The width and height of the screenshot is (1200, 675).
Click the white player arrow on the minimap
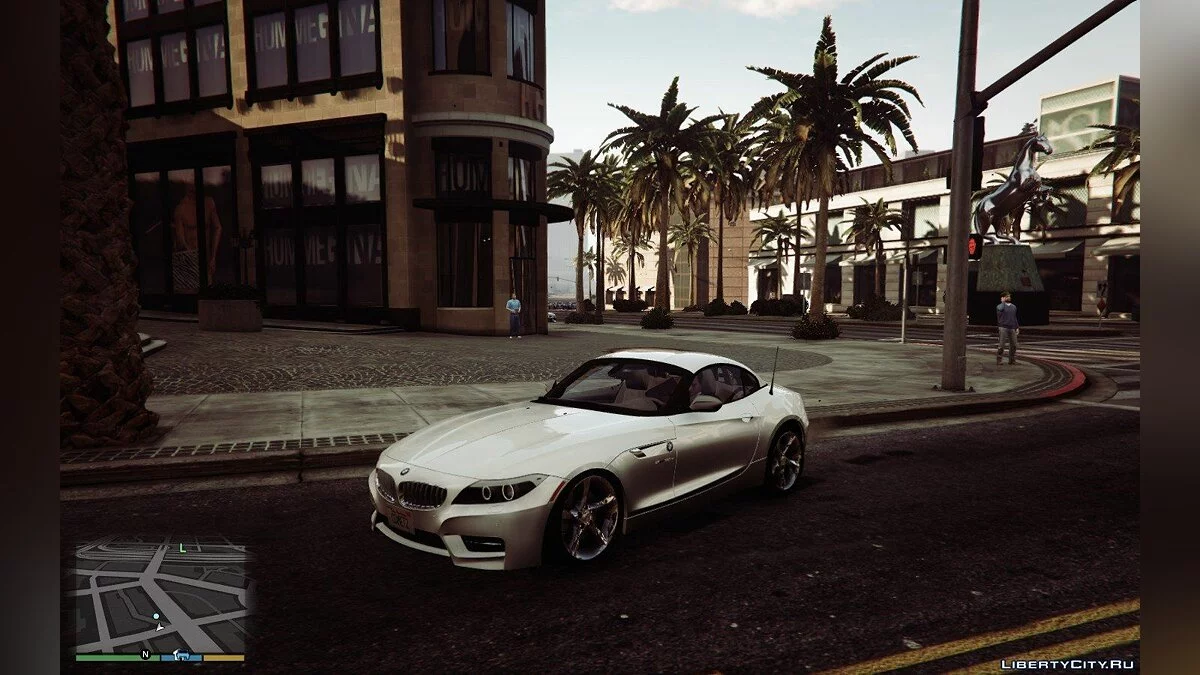(x=158, y=627)
